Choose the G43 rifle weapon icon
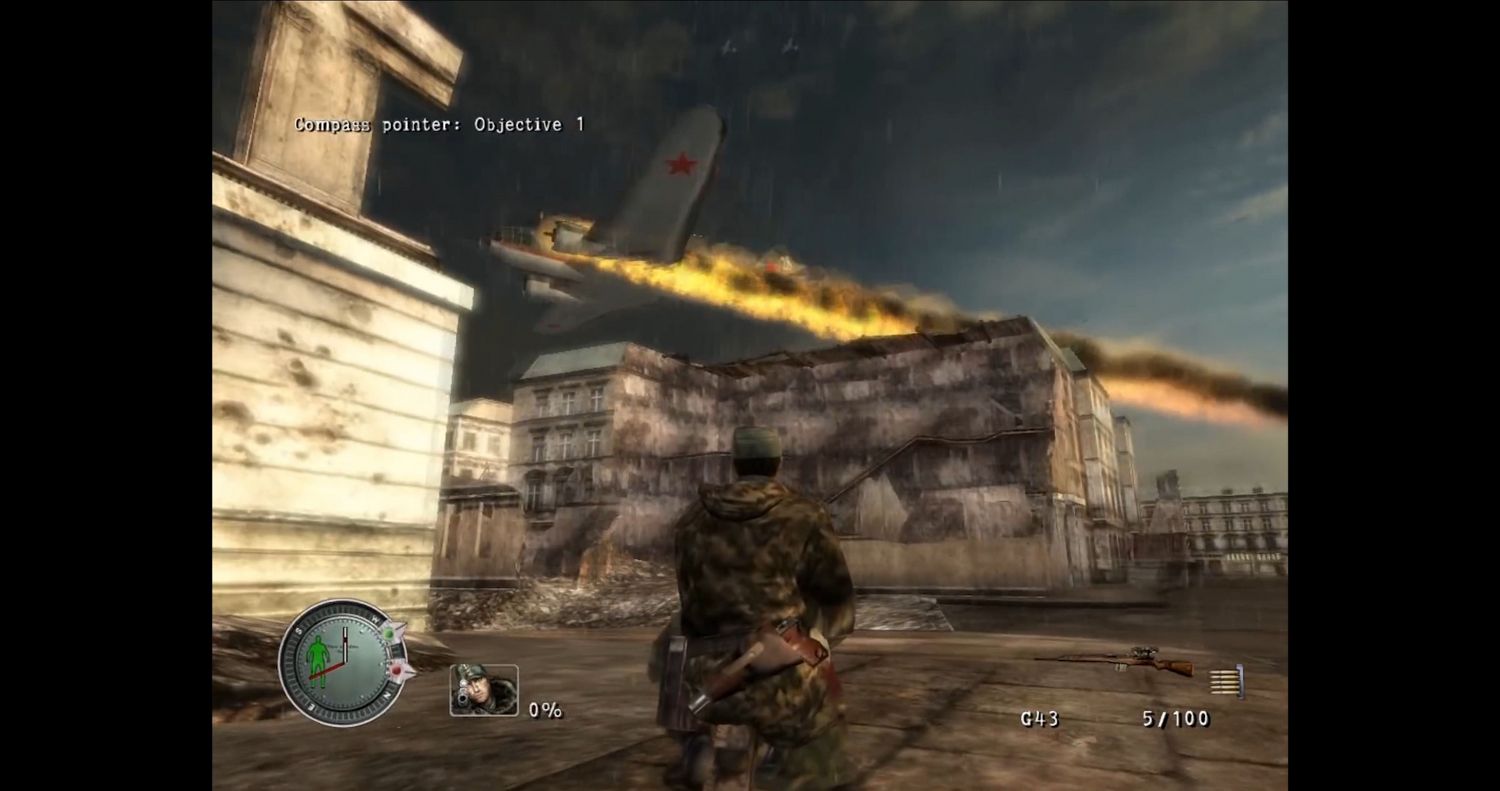This screenshot has height=791, width=1500. click(x=1116, y=661)
